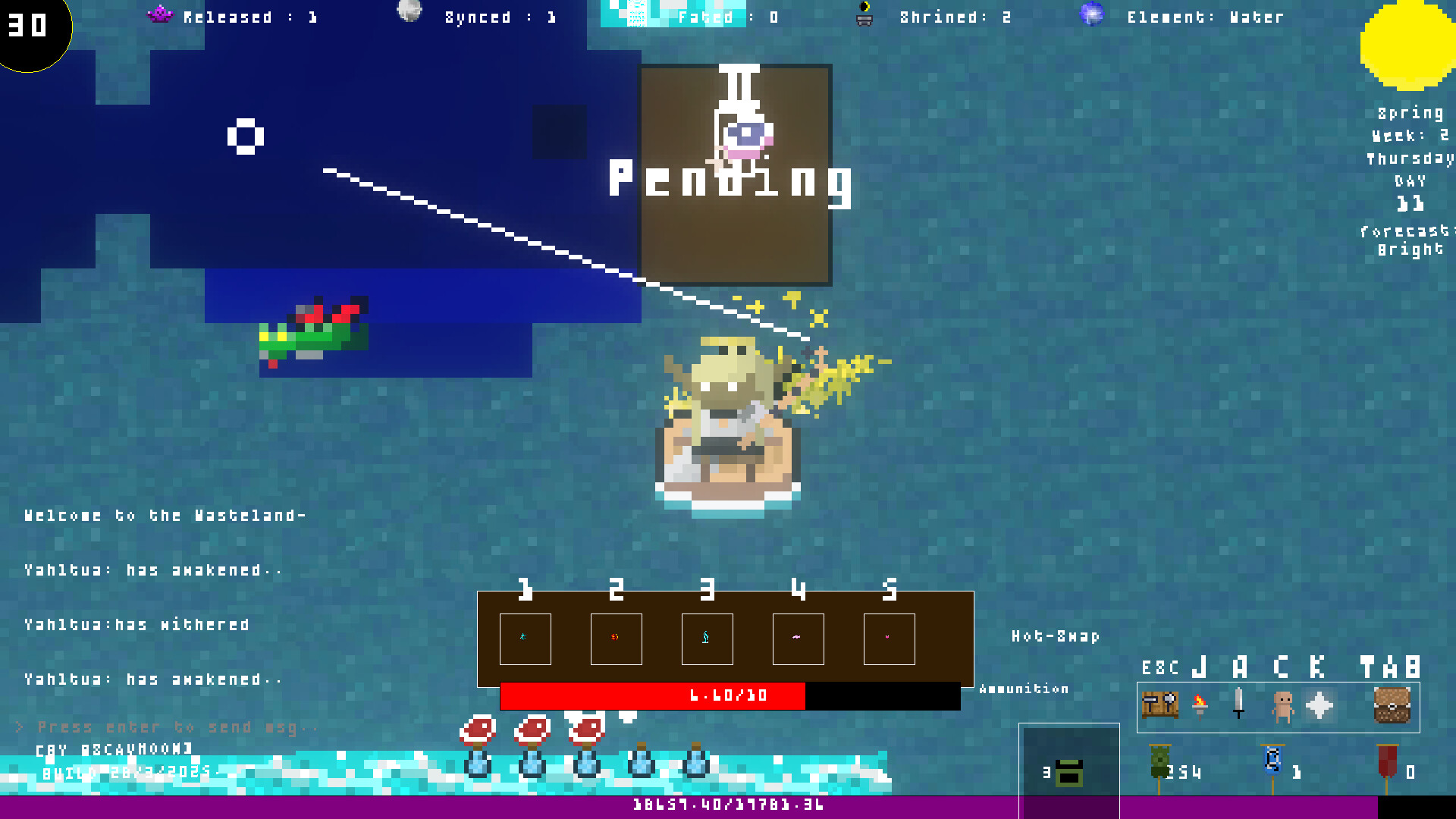Open the treasure chest next to TAB

coord(1393,707)
